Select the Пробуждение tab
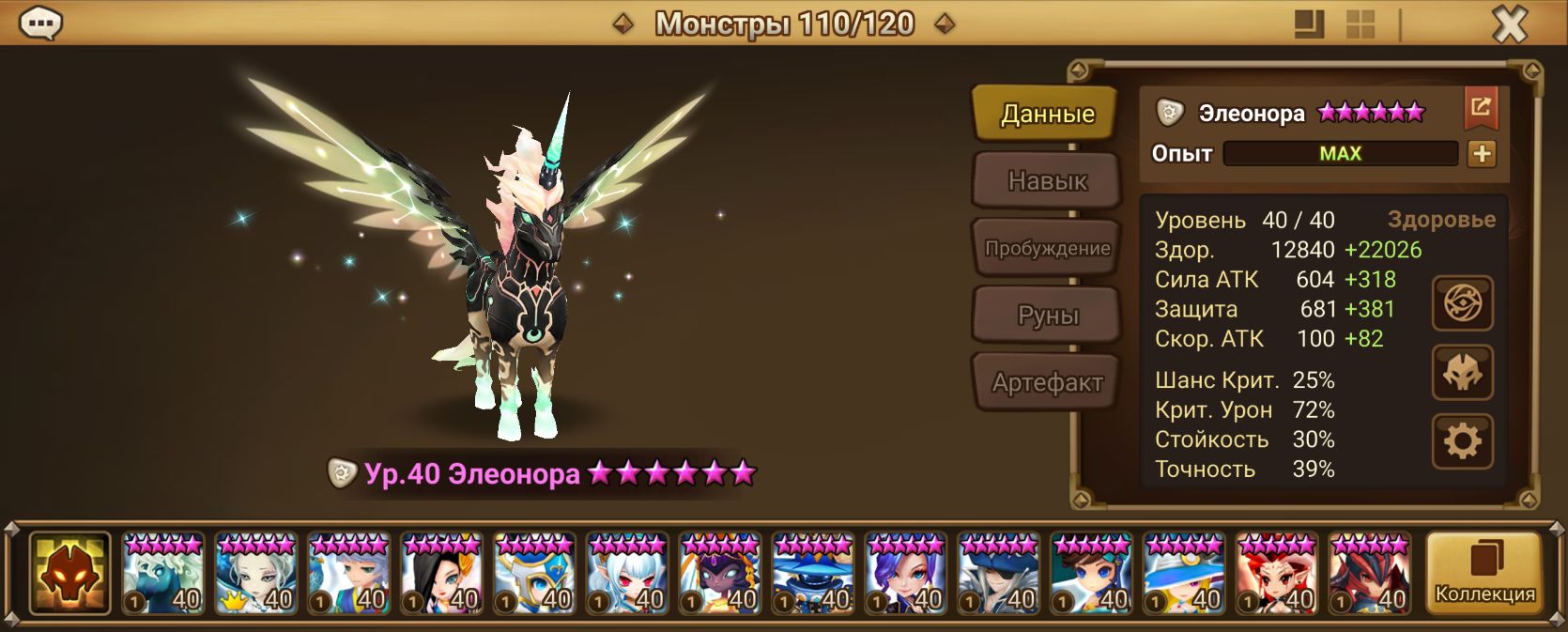This screenshot has height=632, width=1568. tap(1047, 248)
